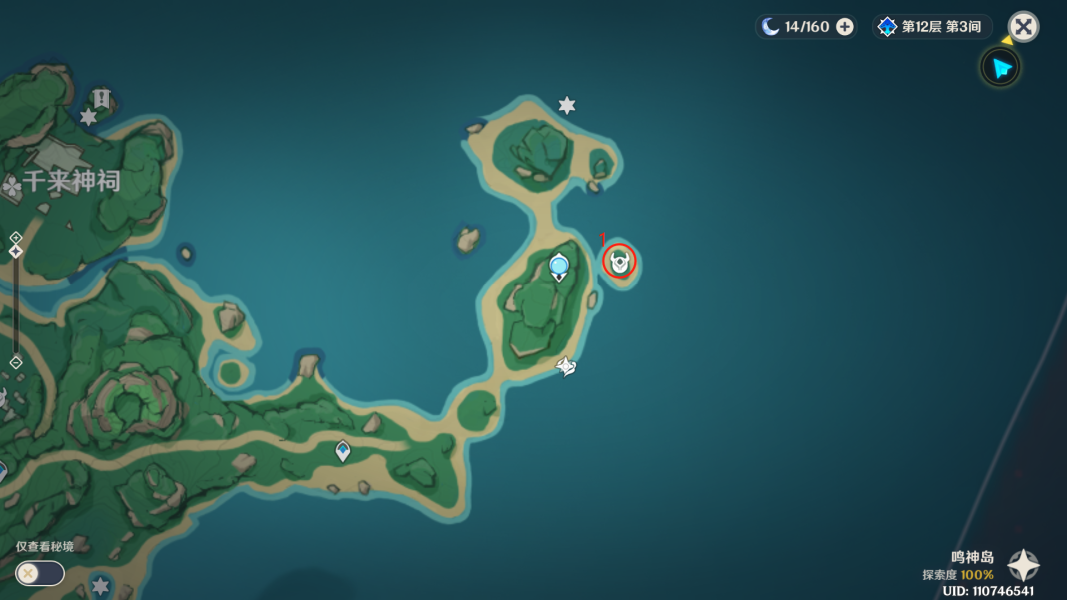
Task: Click the cyan arrow navigation icon
Action: pos(999,68)
